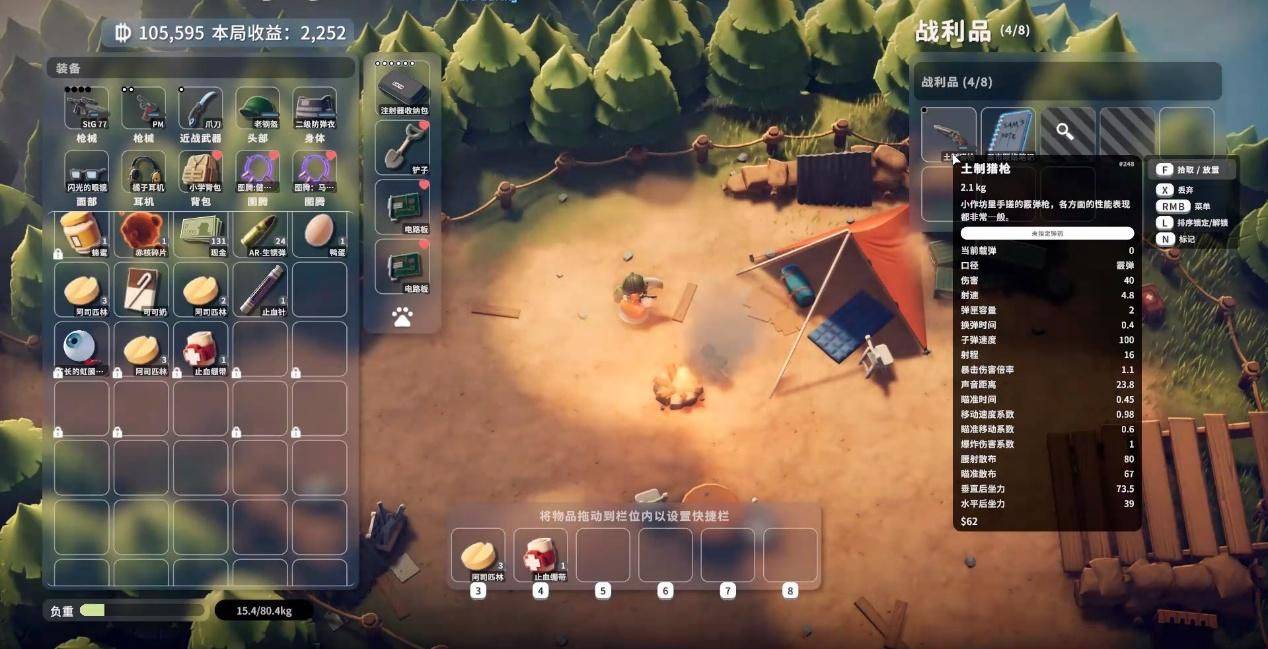This screenshot has width=1268, height=649.
Task: Select the SIG 77 gun slot
Action: (x=87, y=109)
